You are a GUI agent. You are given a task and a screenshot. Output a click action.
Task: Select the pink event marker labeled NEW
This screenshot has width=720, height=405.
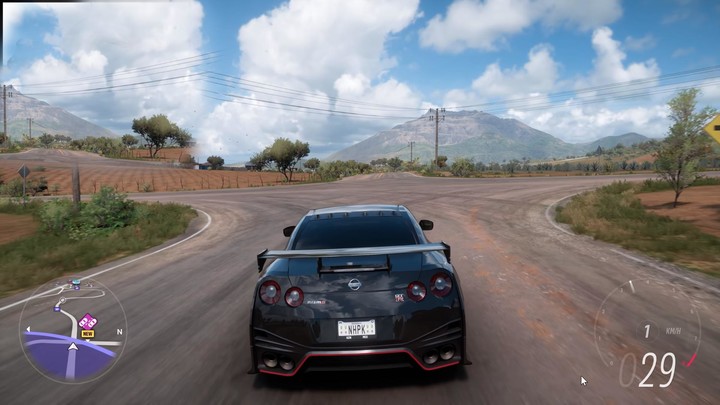tap(88, 324)
